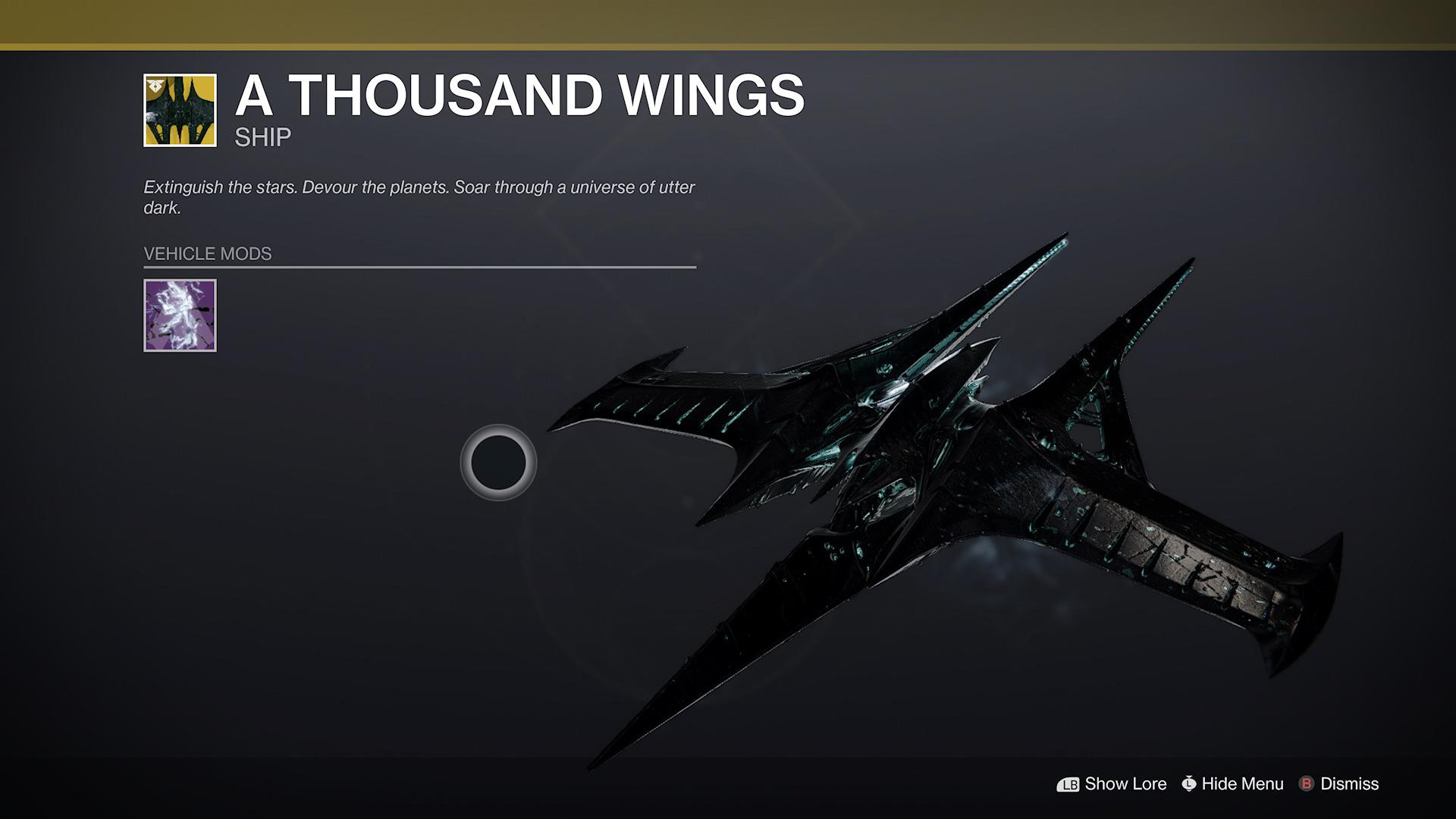Image resolution: width=1456 pixels, height=819 pixels.
Task: Select the purple transmat effect mod icon
Action: pos(180,315)
